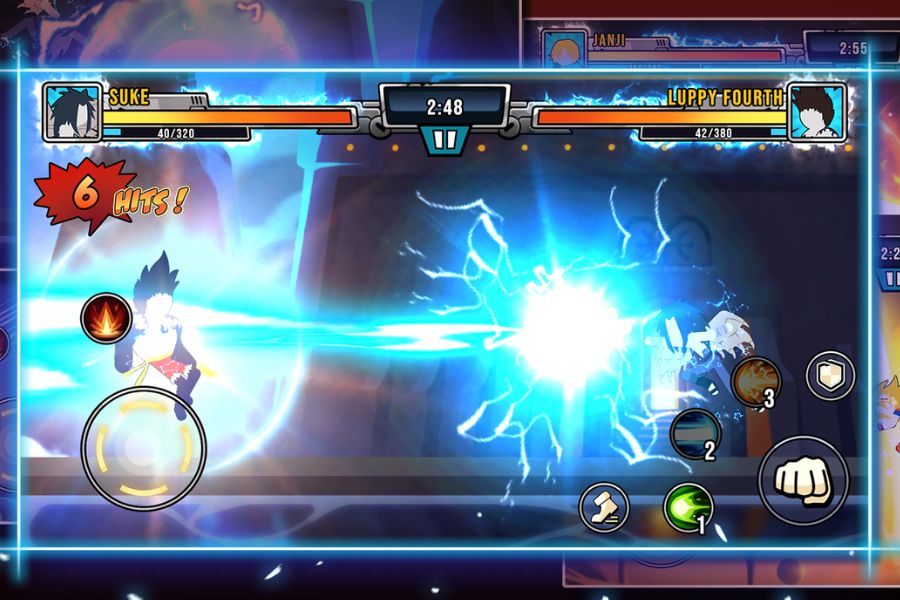Hit the dash boot button
Image resolution: width=900 pixels, height=600 pixels.
coord(604,505)
